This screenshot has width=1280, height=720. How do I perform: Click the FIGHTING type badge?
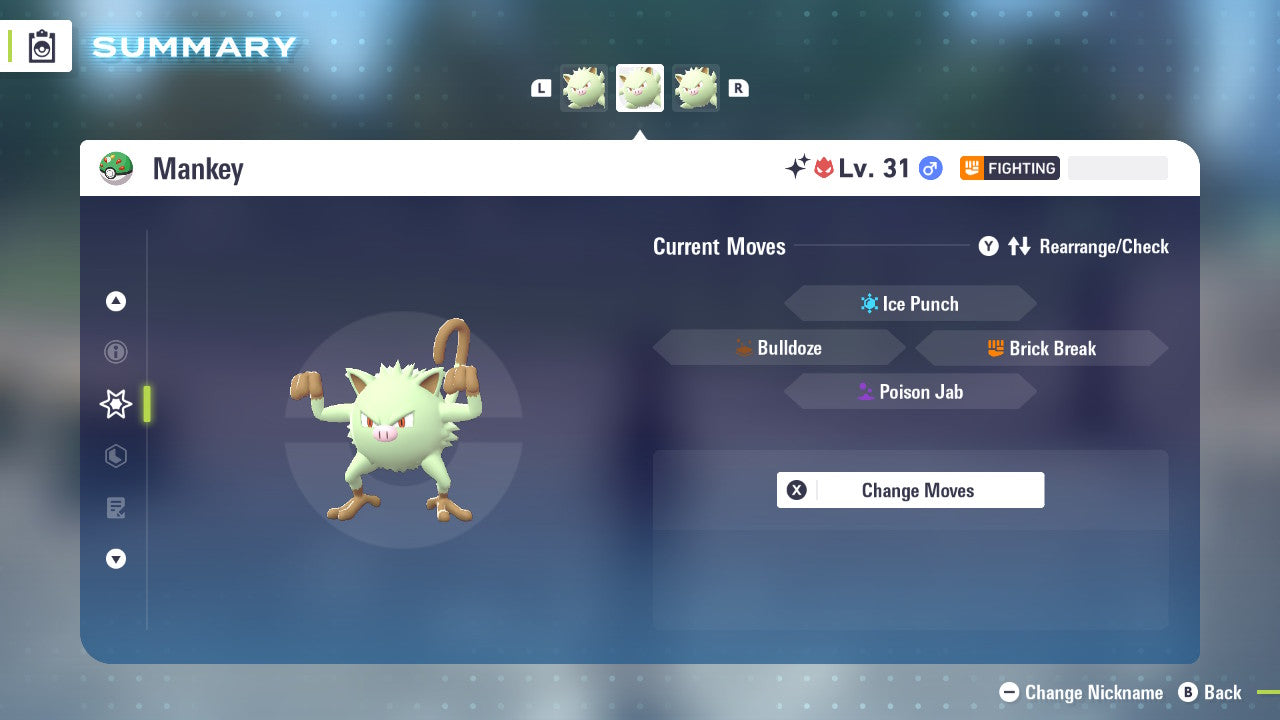[x=1009, y=168]
